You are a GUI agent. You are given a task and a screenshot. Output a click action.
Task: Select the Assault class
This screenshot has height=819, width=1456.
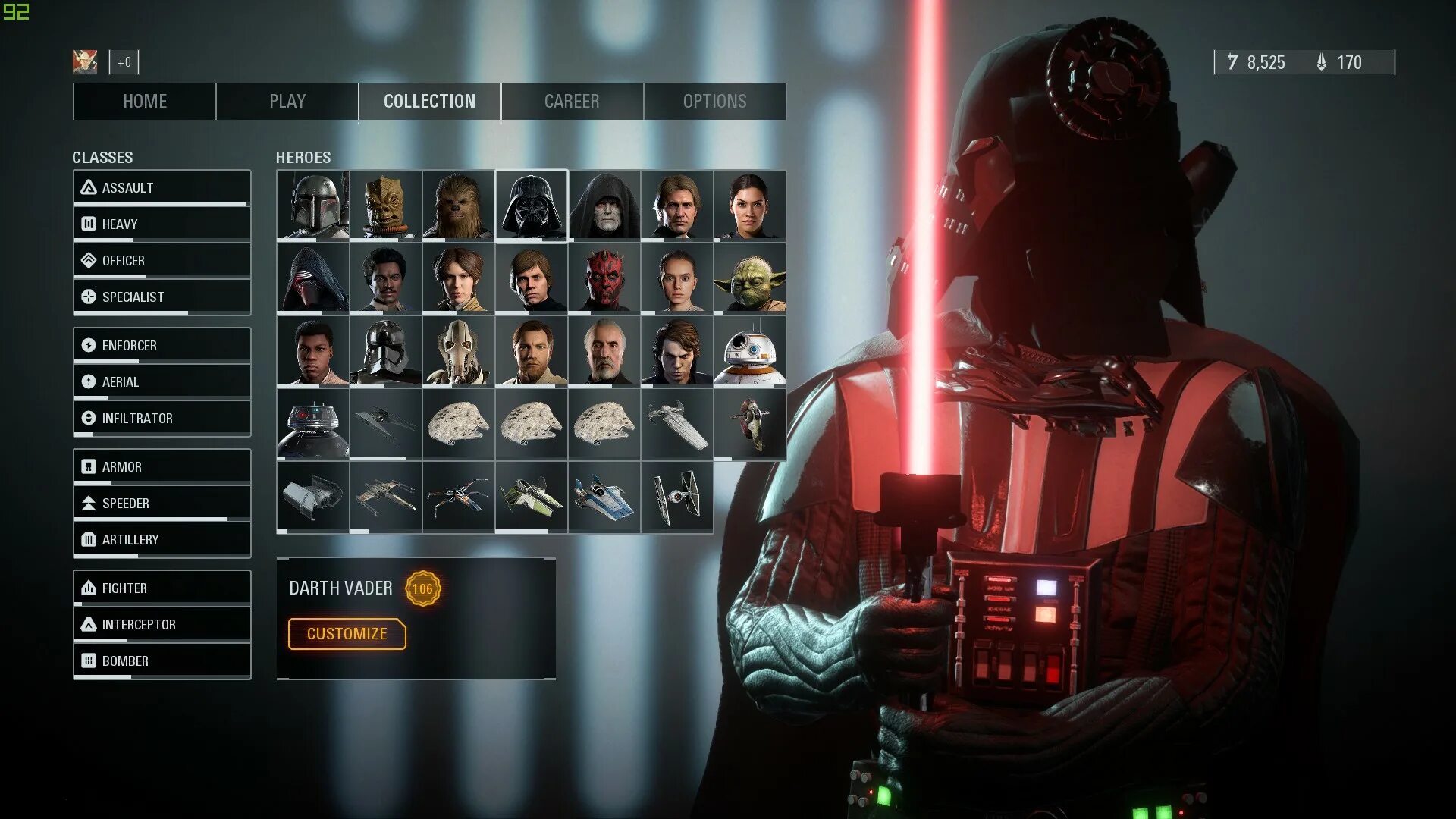point(162,187)
